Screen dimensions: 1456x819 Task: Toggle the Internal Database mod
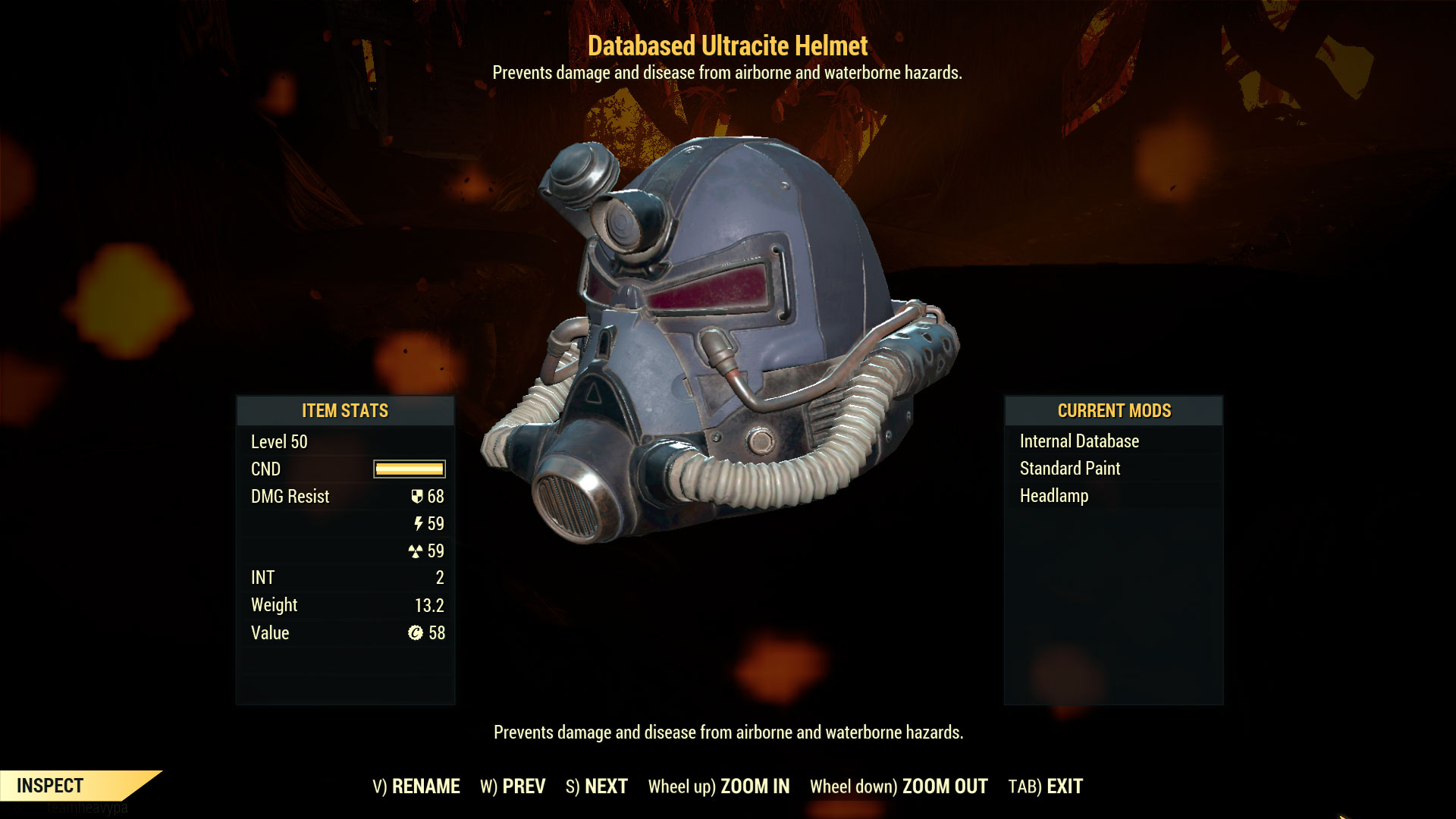pyautogui.click(x=1079, y=441)
